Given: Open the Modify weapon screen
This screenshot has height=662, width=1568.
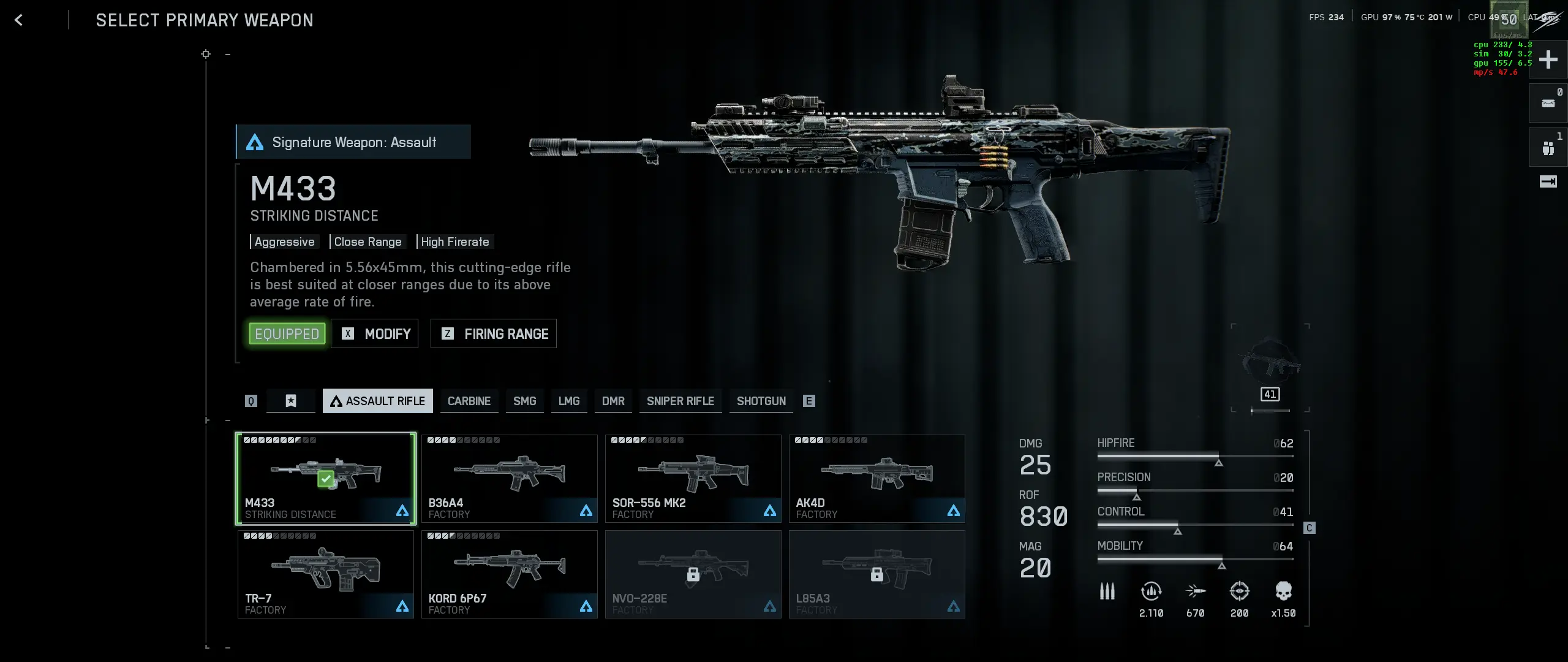Looking at the screenshot, I should coord(375,333).
